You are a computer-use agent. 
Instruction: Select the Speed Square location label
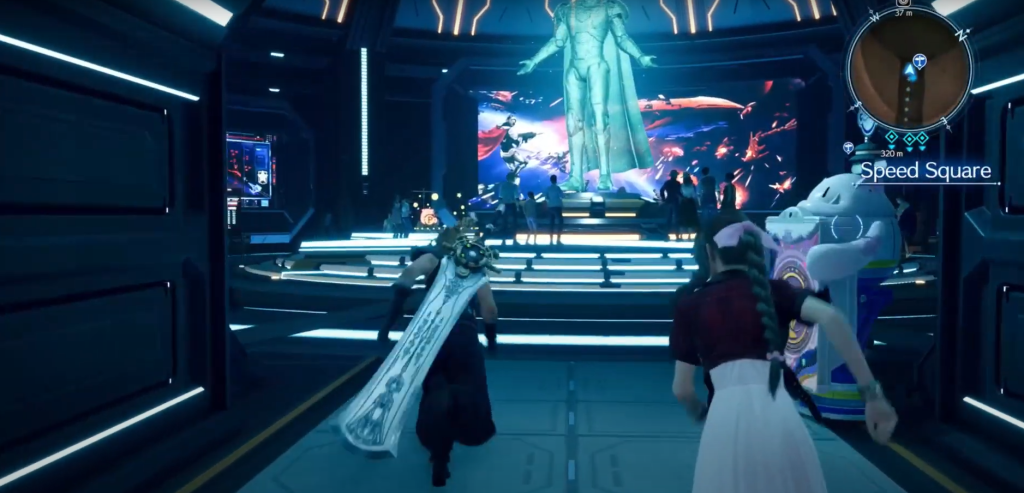[925, 170]
